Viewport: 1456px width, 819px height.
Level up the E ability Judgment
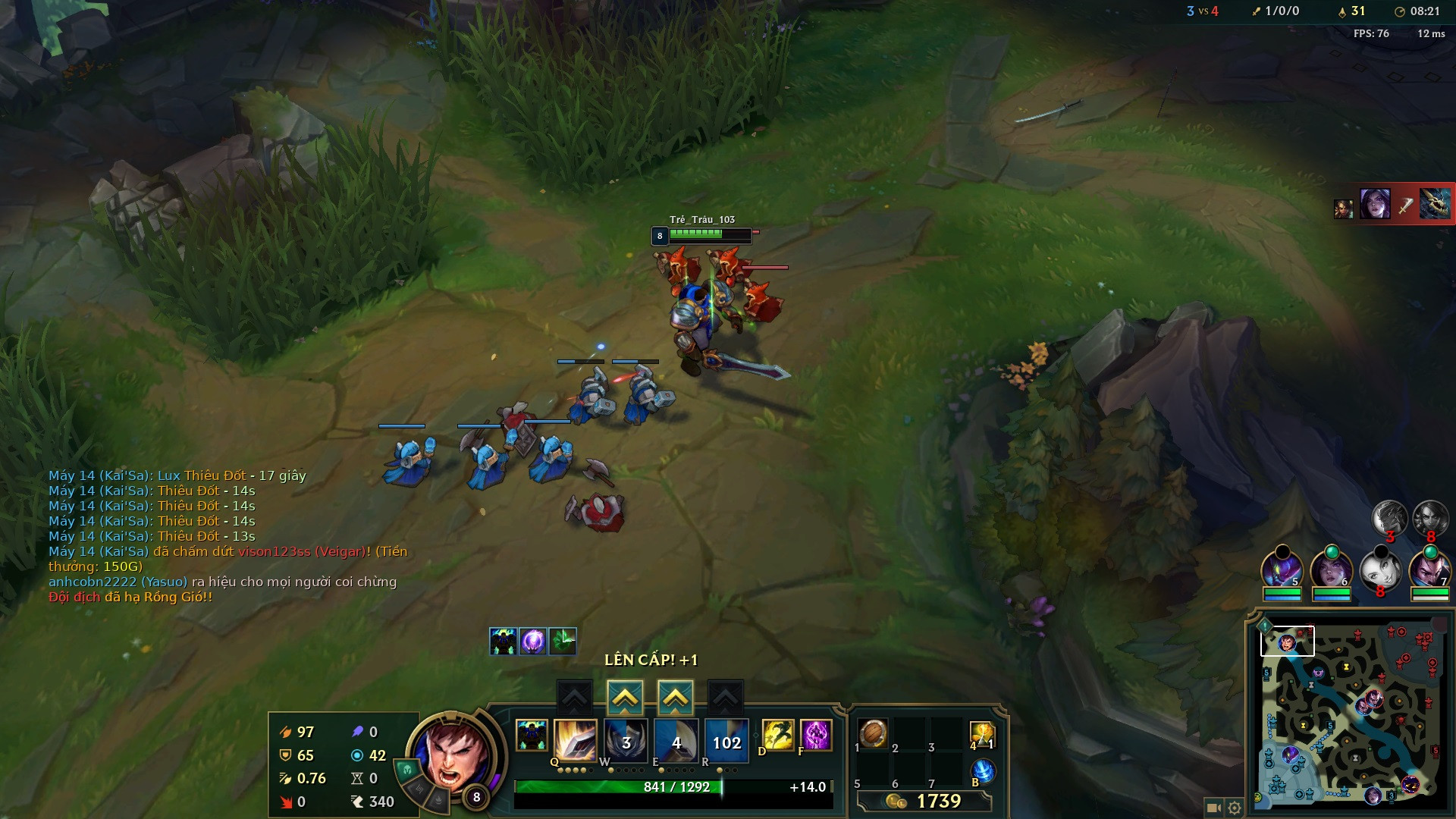pos(675,697)
